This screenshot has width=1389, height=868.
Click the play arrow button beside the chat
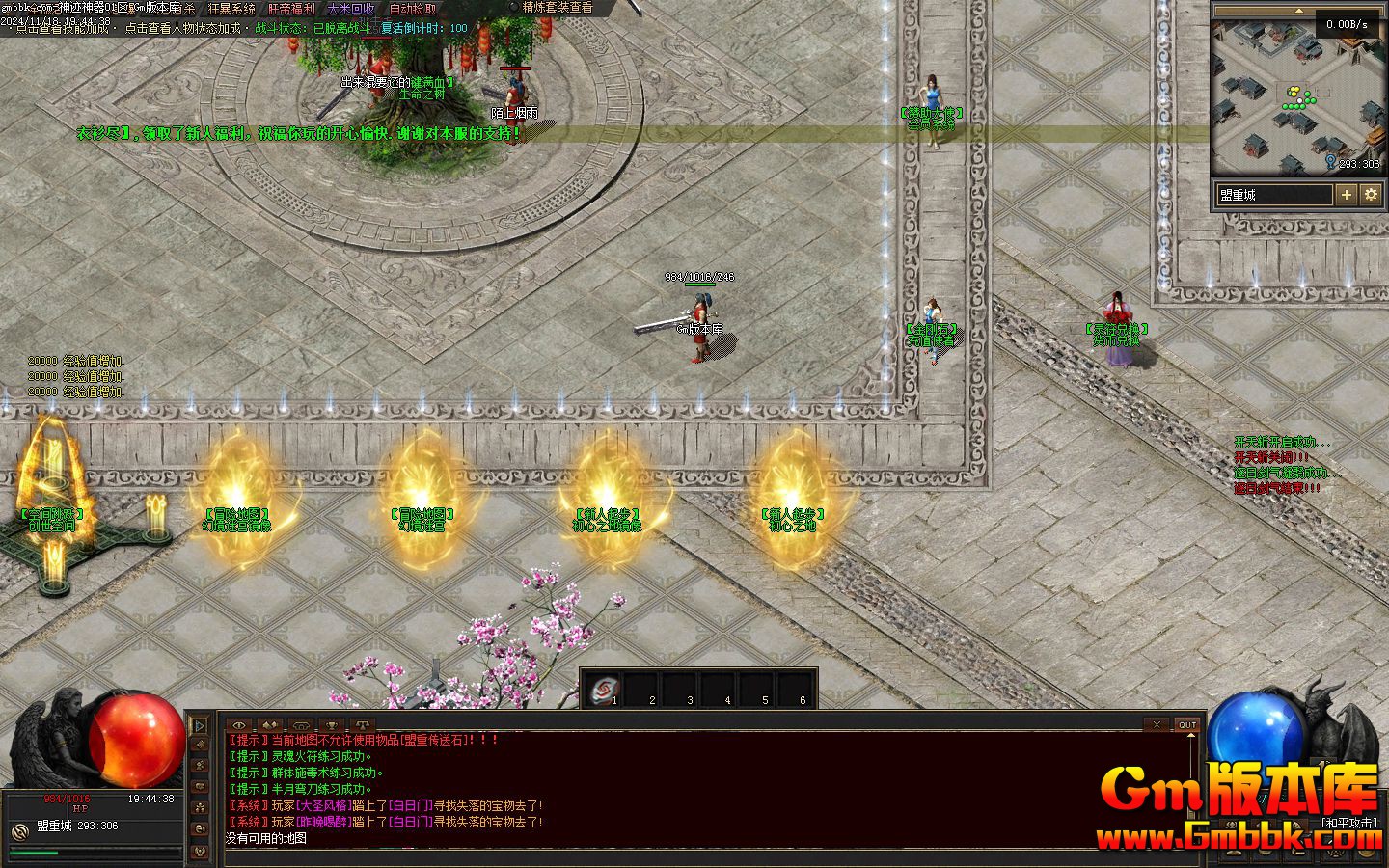tap(200, 725)
